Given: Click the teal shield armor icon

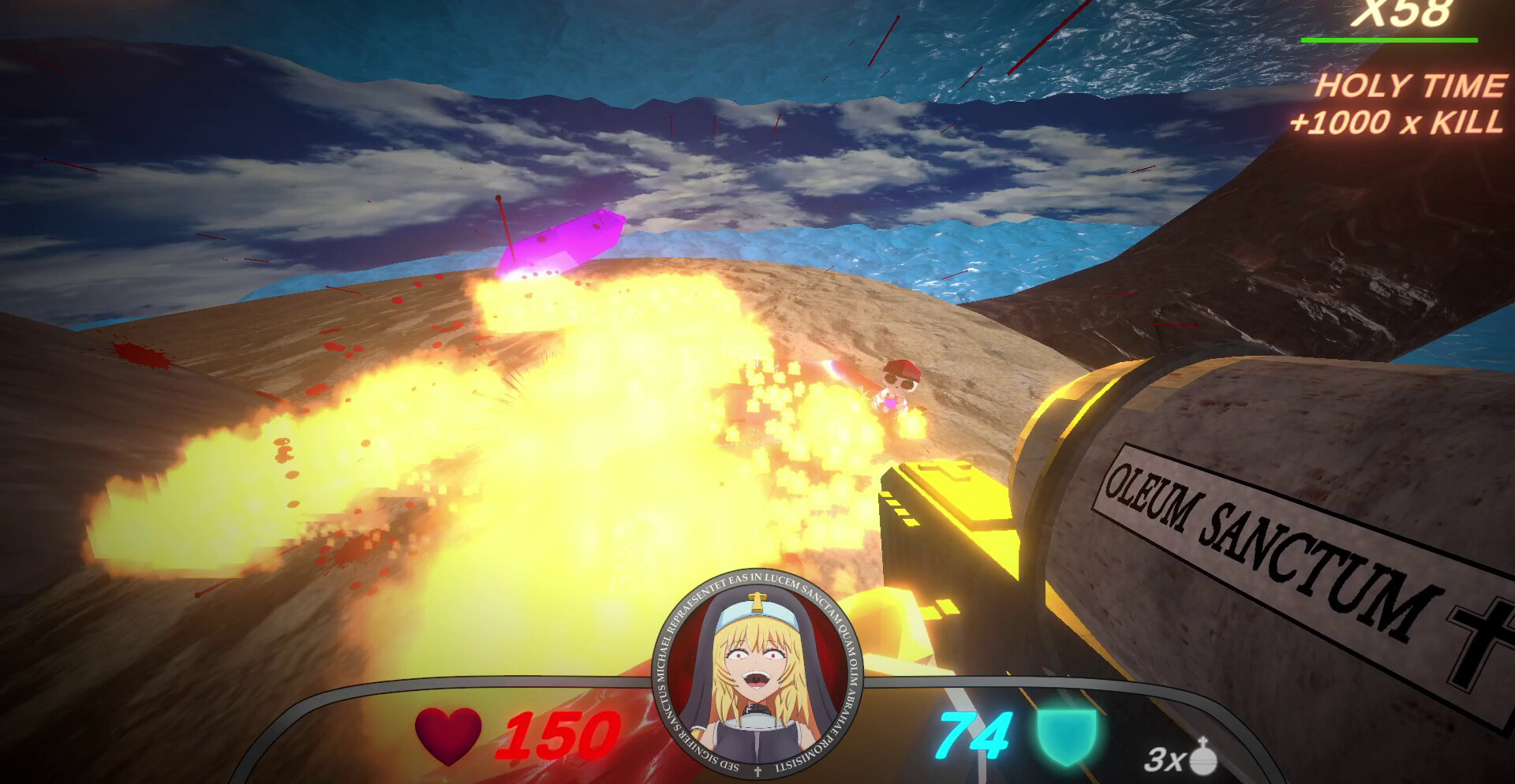Looking at the screenshot, I should 1067,737.
